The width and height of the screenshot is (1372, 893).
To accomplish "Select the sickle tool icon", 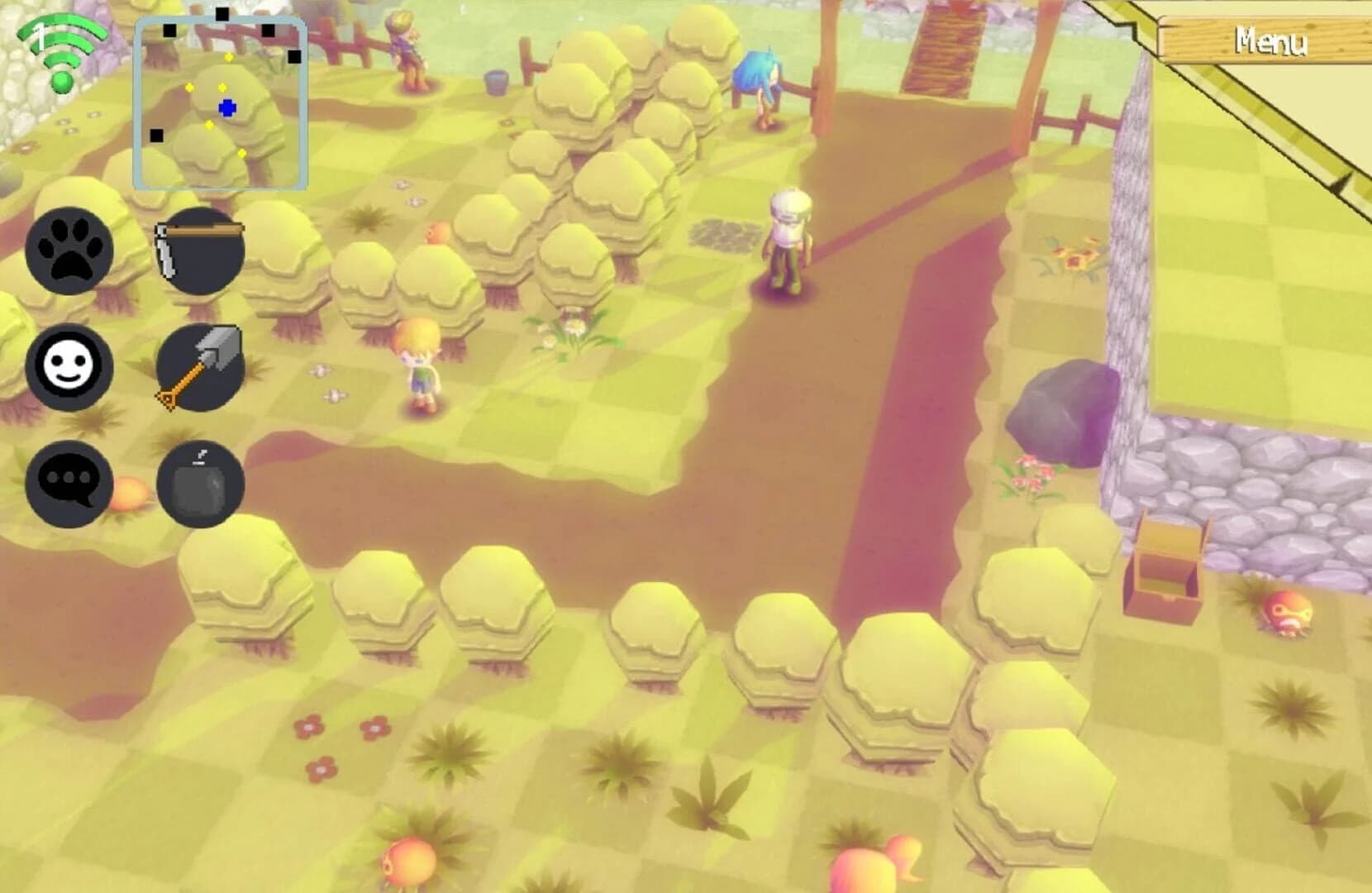I will click(201, 252).
